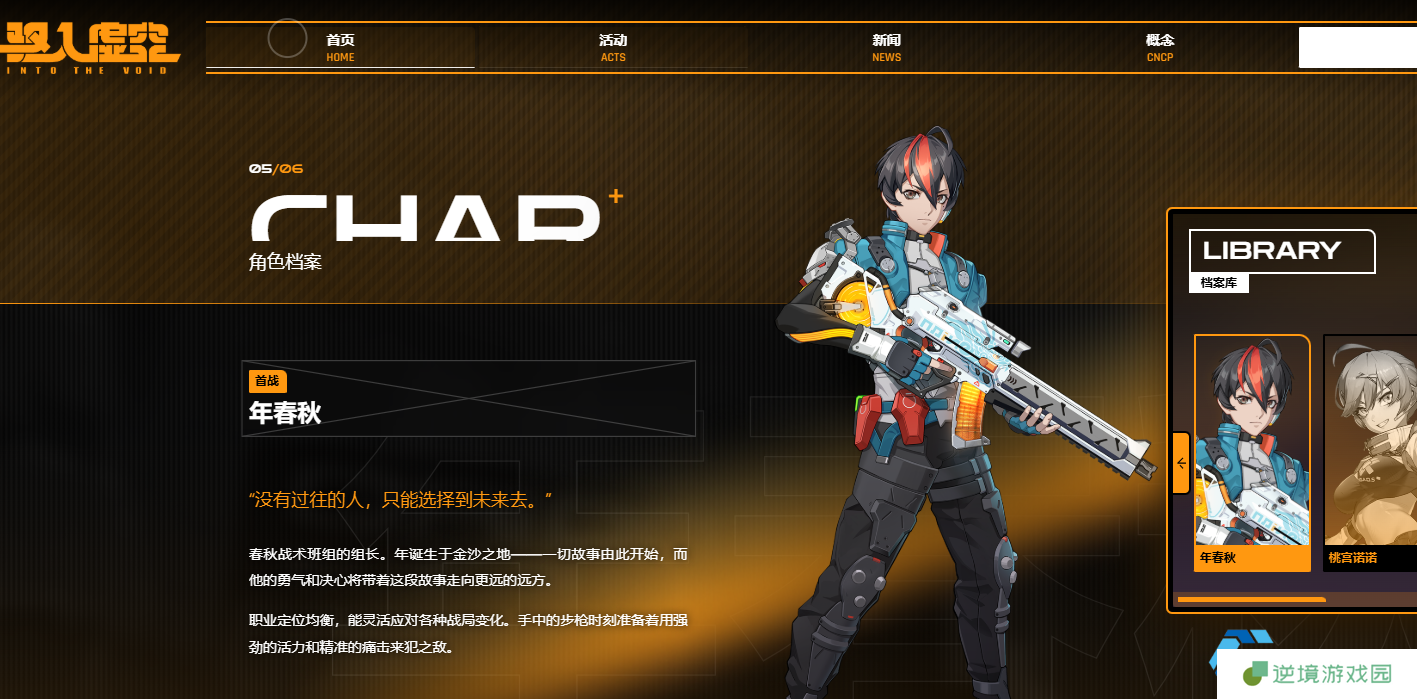Choose the 桃宫诺诺 character card
Screen dimensions: 1417x699
[1370, 452]
